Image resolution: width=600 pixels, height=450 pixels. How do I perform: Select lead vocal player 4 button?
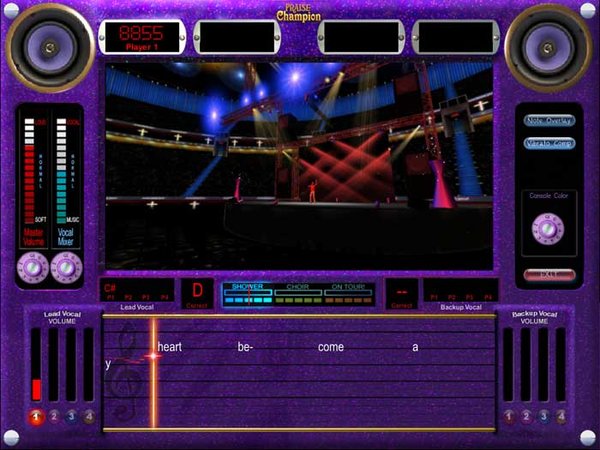[88, 416]
